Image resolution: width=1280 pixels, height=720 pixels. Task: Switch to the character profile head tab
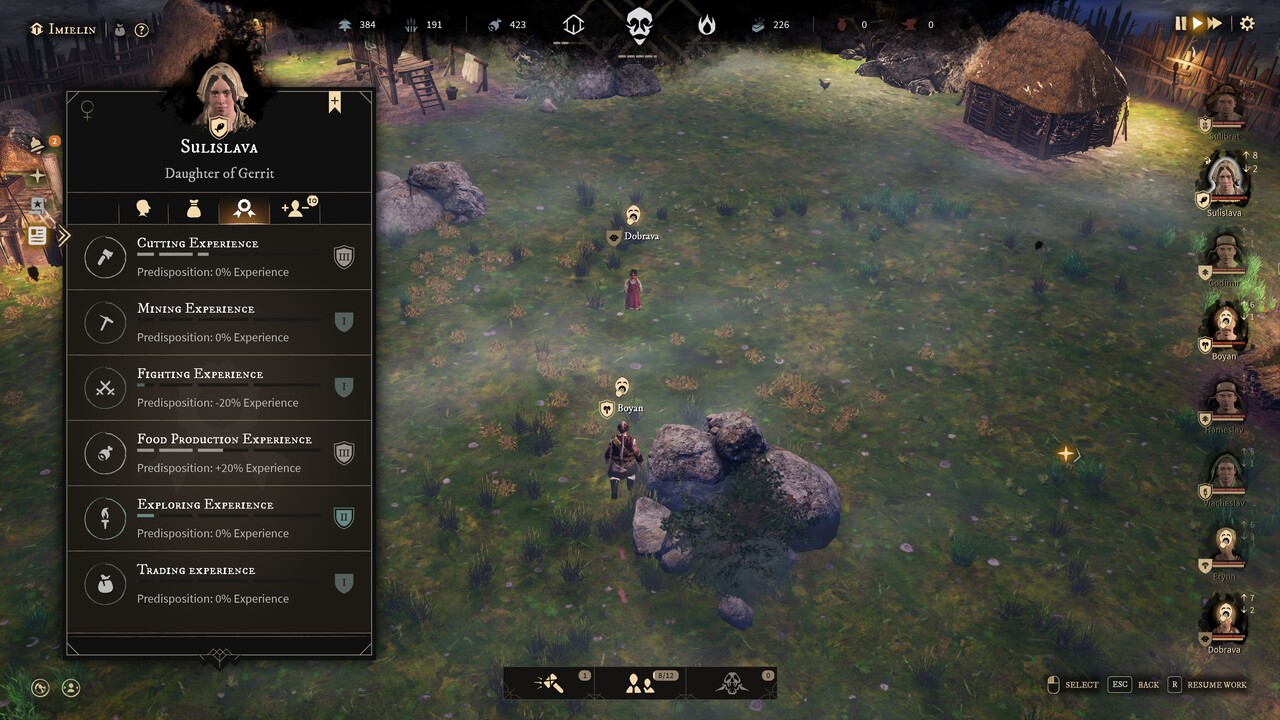pyautogui.click(x=143, y=209)
